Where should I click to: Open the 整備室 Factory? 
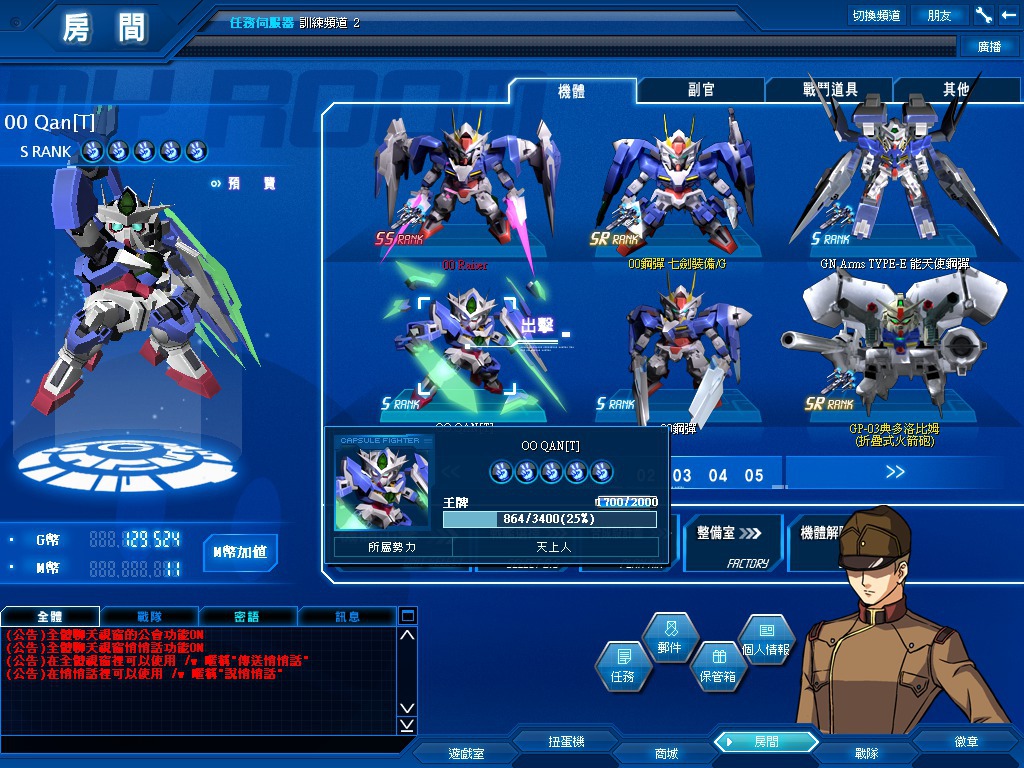pos(730,541)
